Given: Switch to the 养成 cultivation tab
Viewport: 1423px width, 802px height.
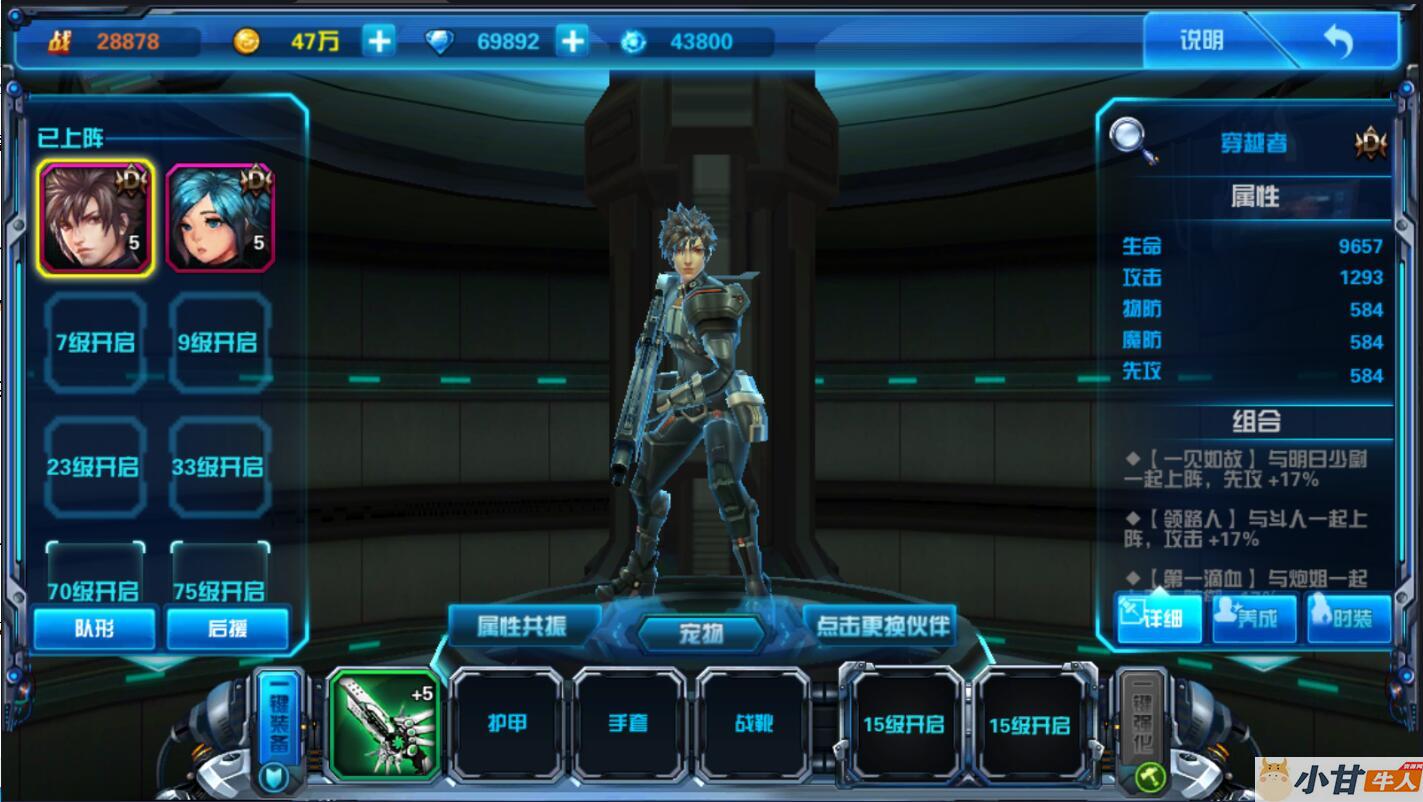Looking at the screenshot, I should [1254, 618].
